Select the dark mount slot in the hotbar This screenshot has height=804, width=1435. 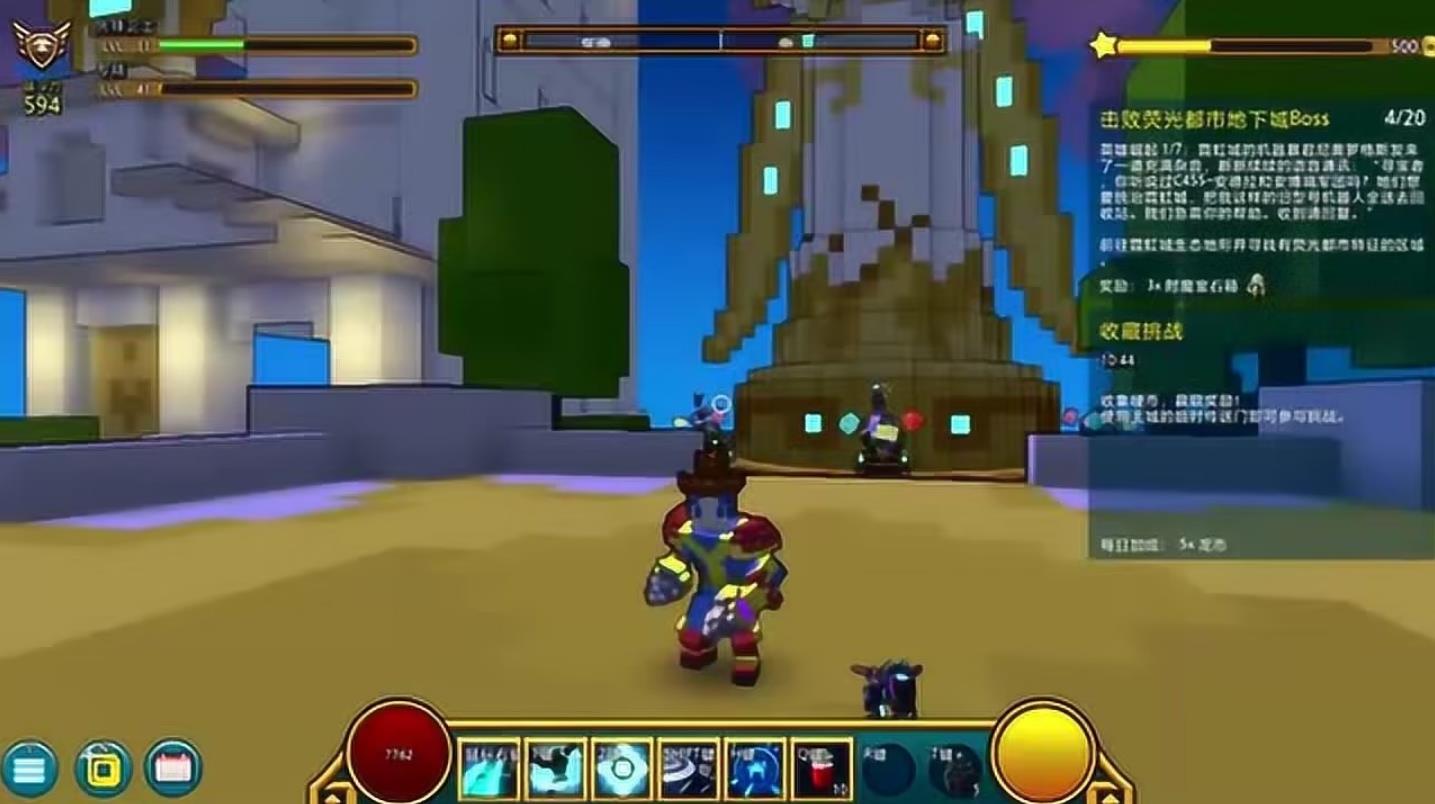pyautogui.click(x=955, y=770)
